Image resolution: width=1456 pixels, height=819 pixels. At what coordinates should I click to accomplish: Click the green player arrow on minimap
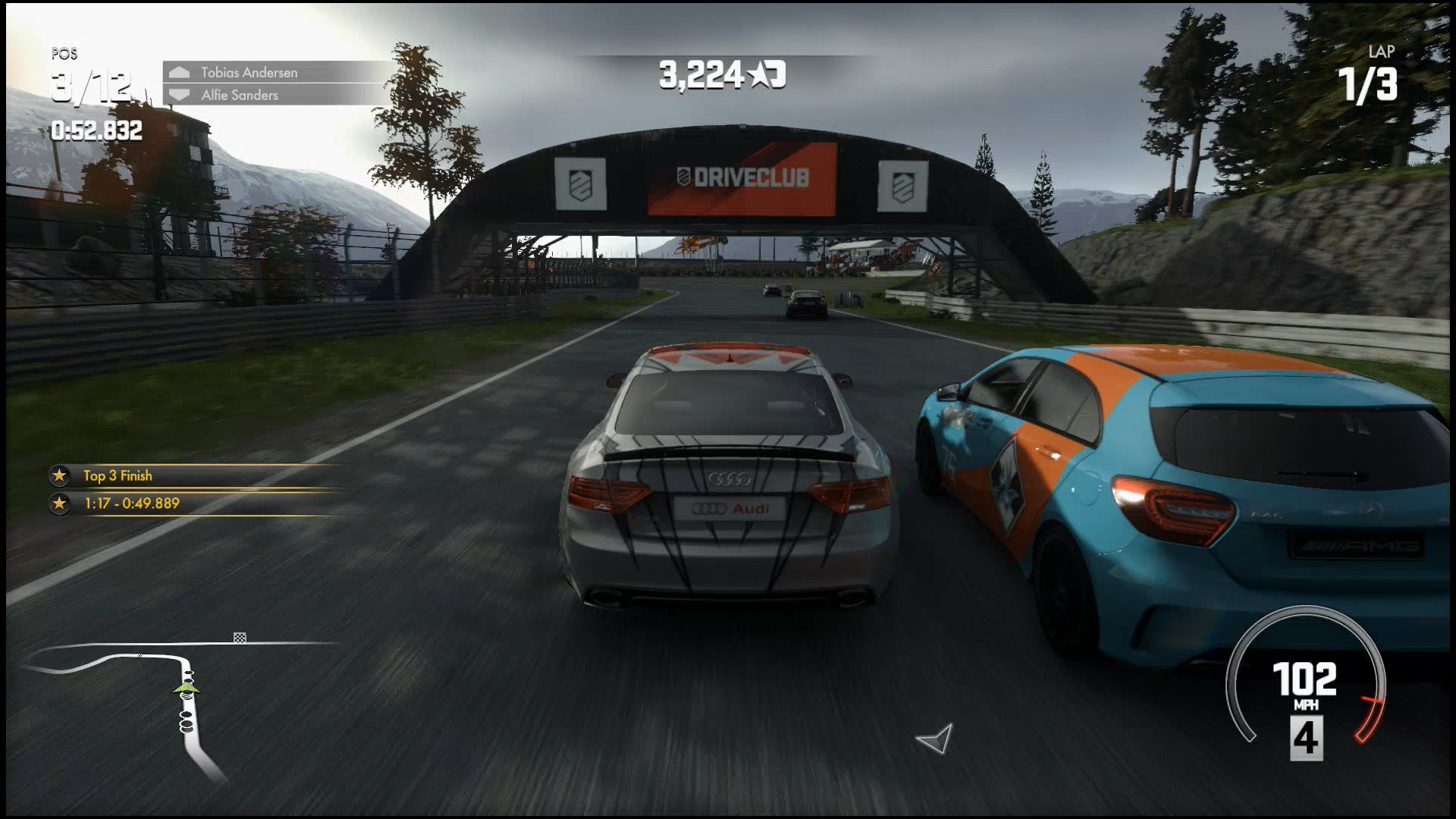coord(186,688)
